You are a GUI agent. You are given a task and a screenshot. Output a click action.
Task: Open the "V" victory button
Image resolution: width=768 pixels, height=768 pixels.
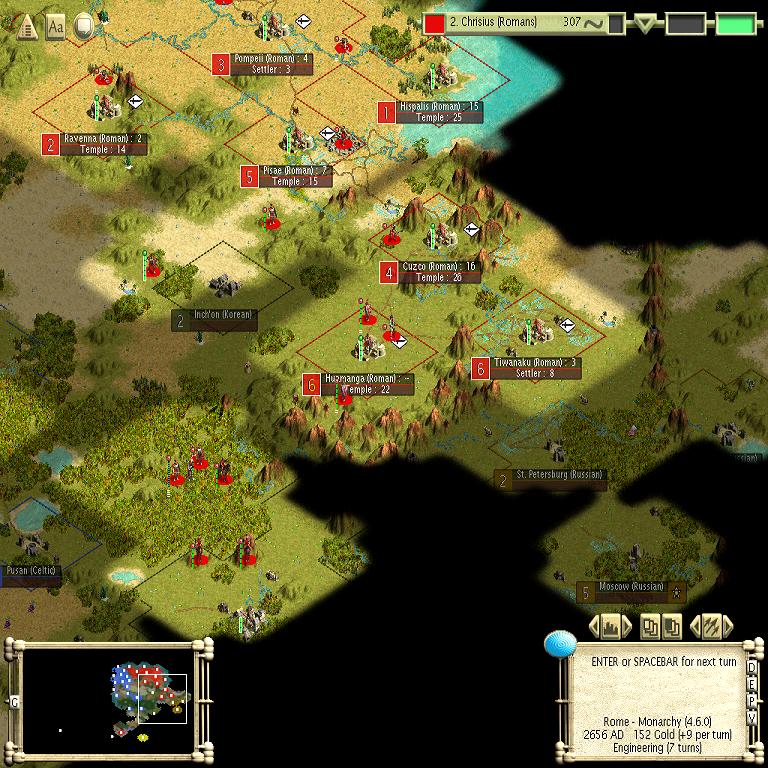[752, 719]
